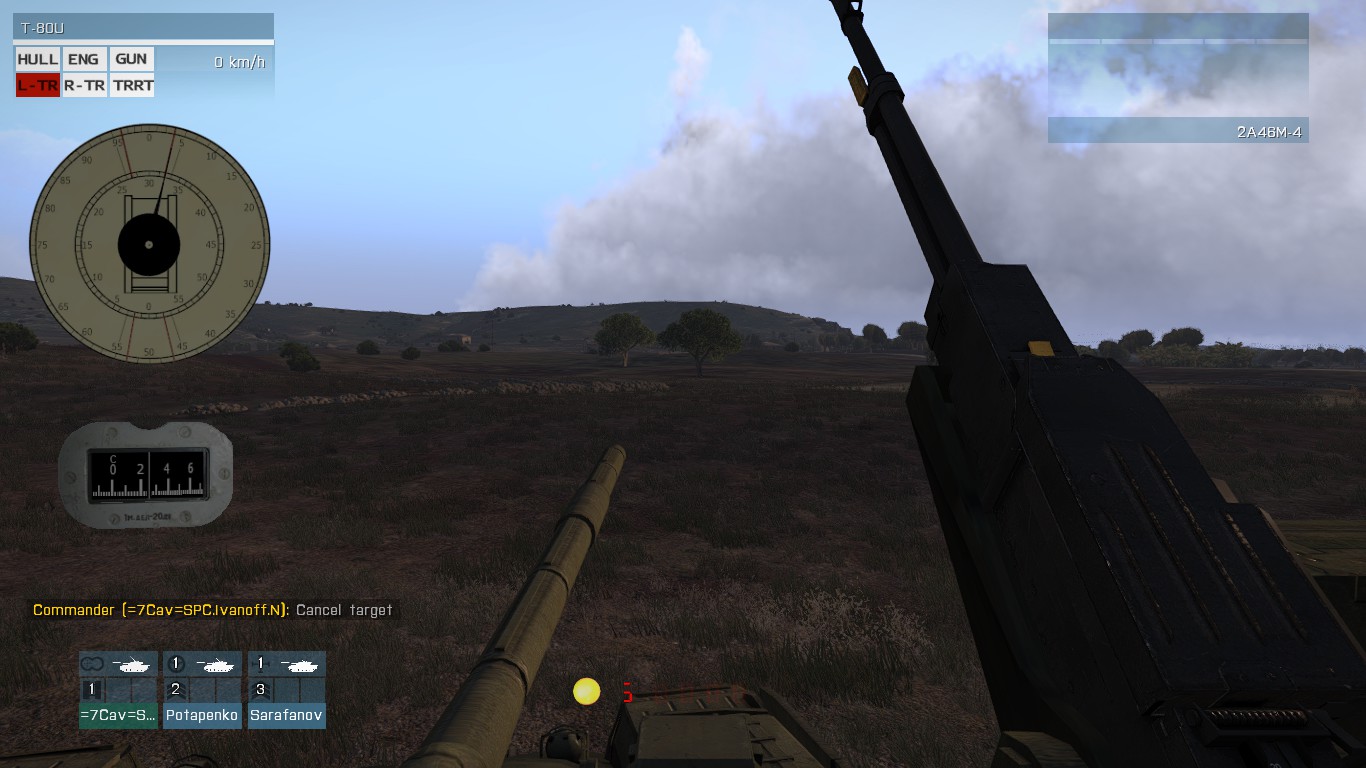Select squad unit 1 tile =7Cav=S...
Viewport: 1366px width, 768px height.
tap(118, 690)
